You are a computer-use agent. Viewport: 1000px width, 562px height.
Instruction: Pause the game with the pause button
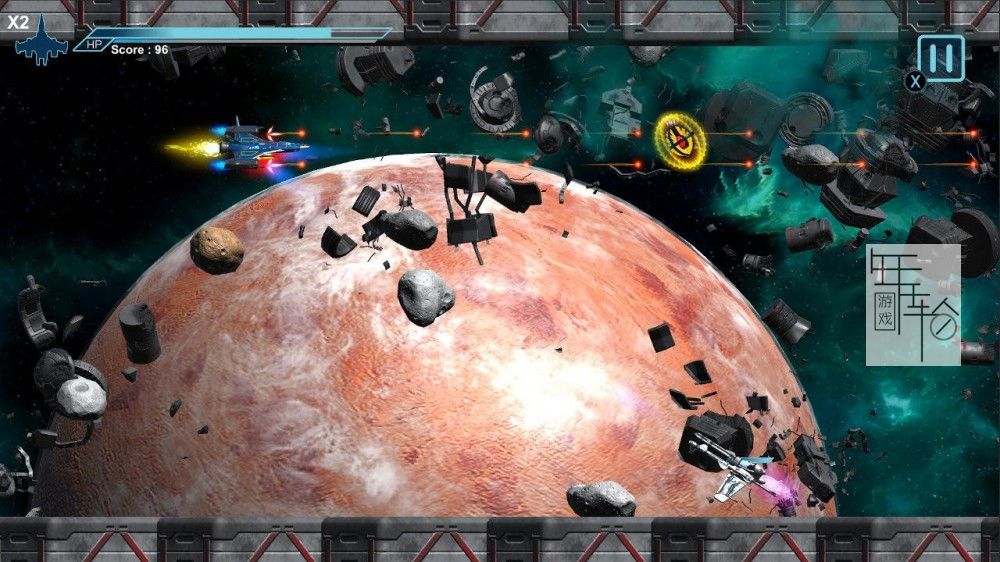[x=941, y=58]
